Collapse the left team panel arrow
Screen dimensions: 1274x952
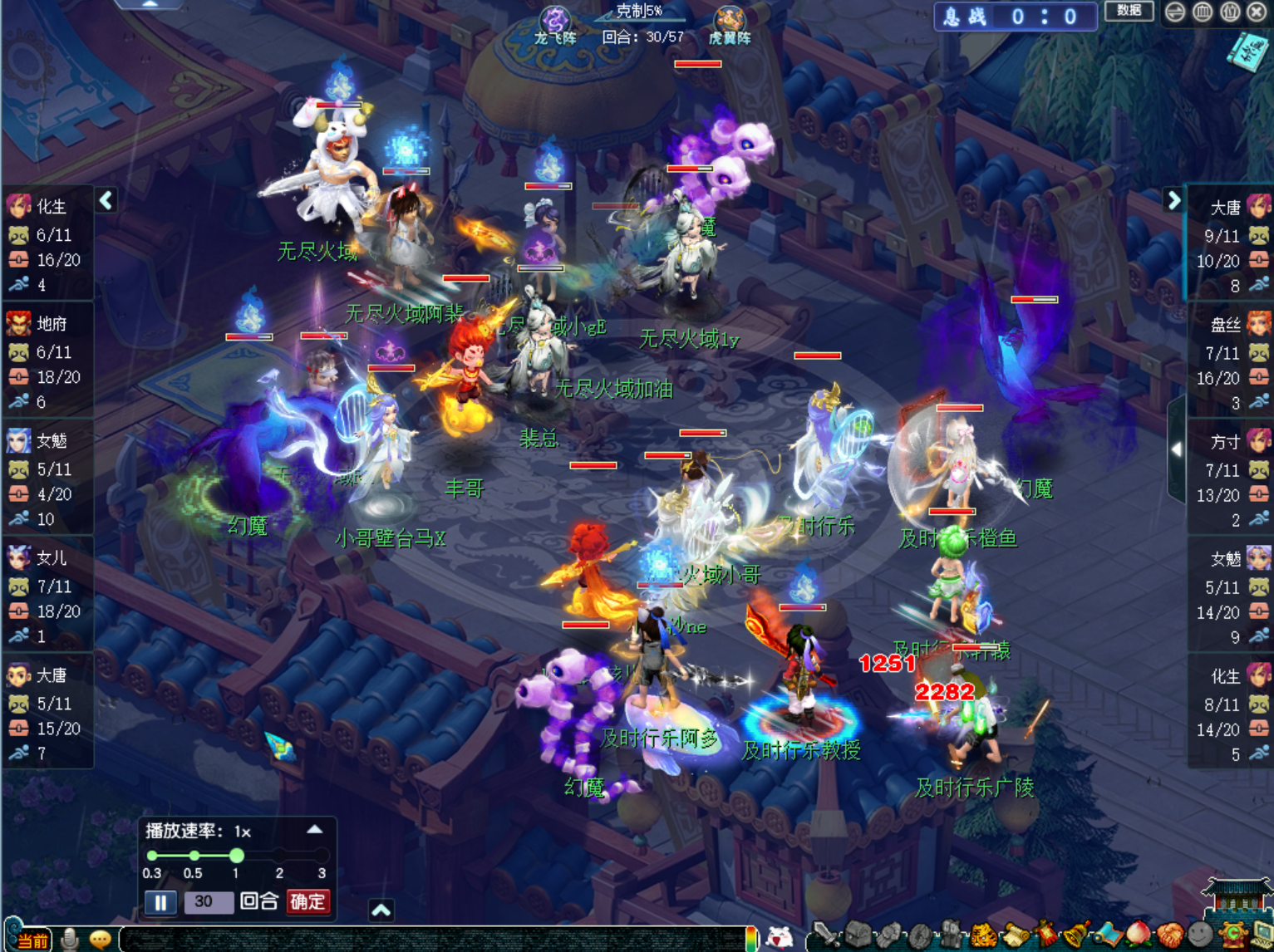coord(106,200)
